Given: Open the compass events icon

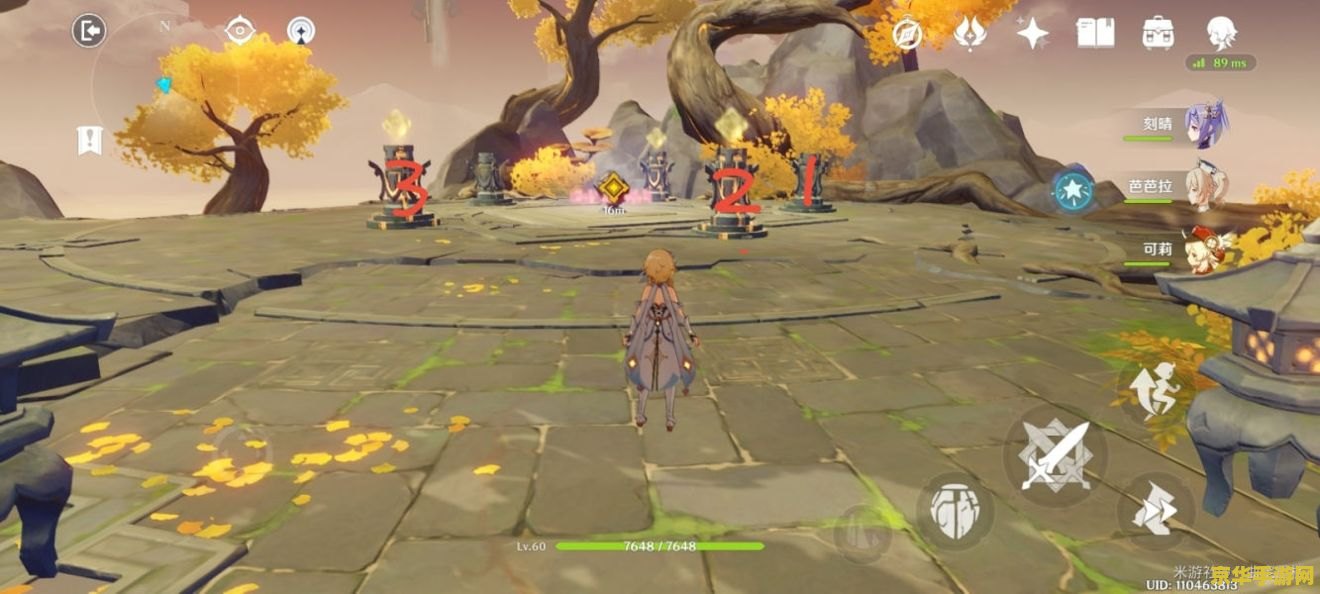Looking at the screenshot, I should pos(907,33).
